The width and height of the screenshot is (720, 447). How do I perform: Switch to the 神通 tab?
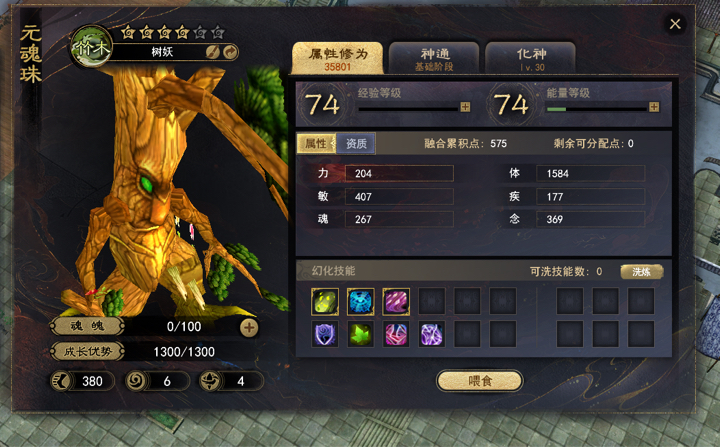[433, 58]
